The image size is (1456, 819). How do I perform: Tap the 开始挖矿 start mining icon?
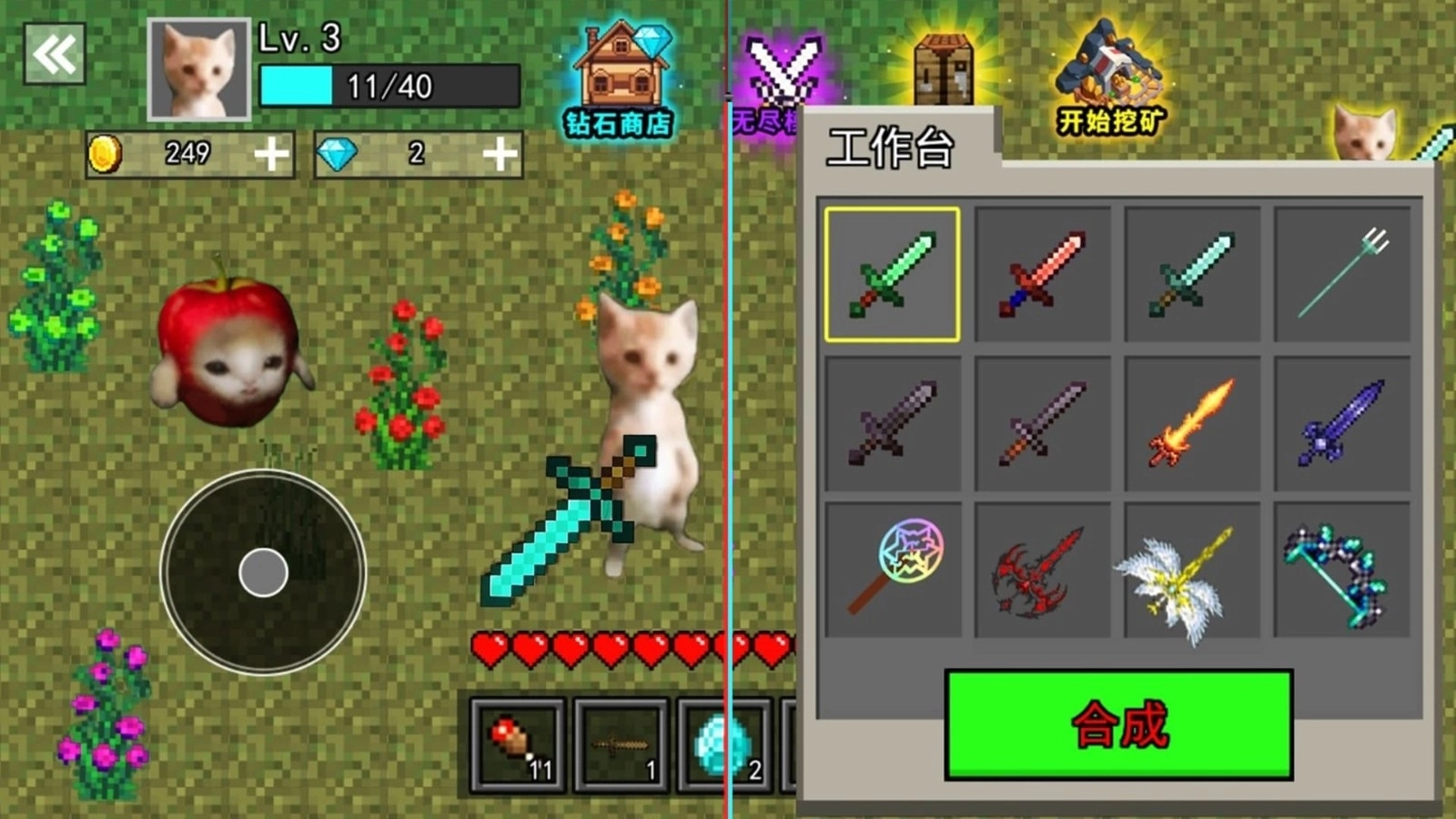pos(1110,80)
